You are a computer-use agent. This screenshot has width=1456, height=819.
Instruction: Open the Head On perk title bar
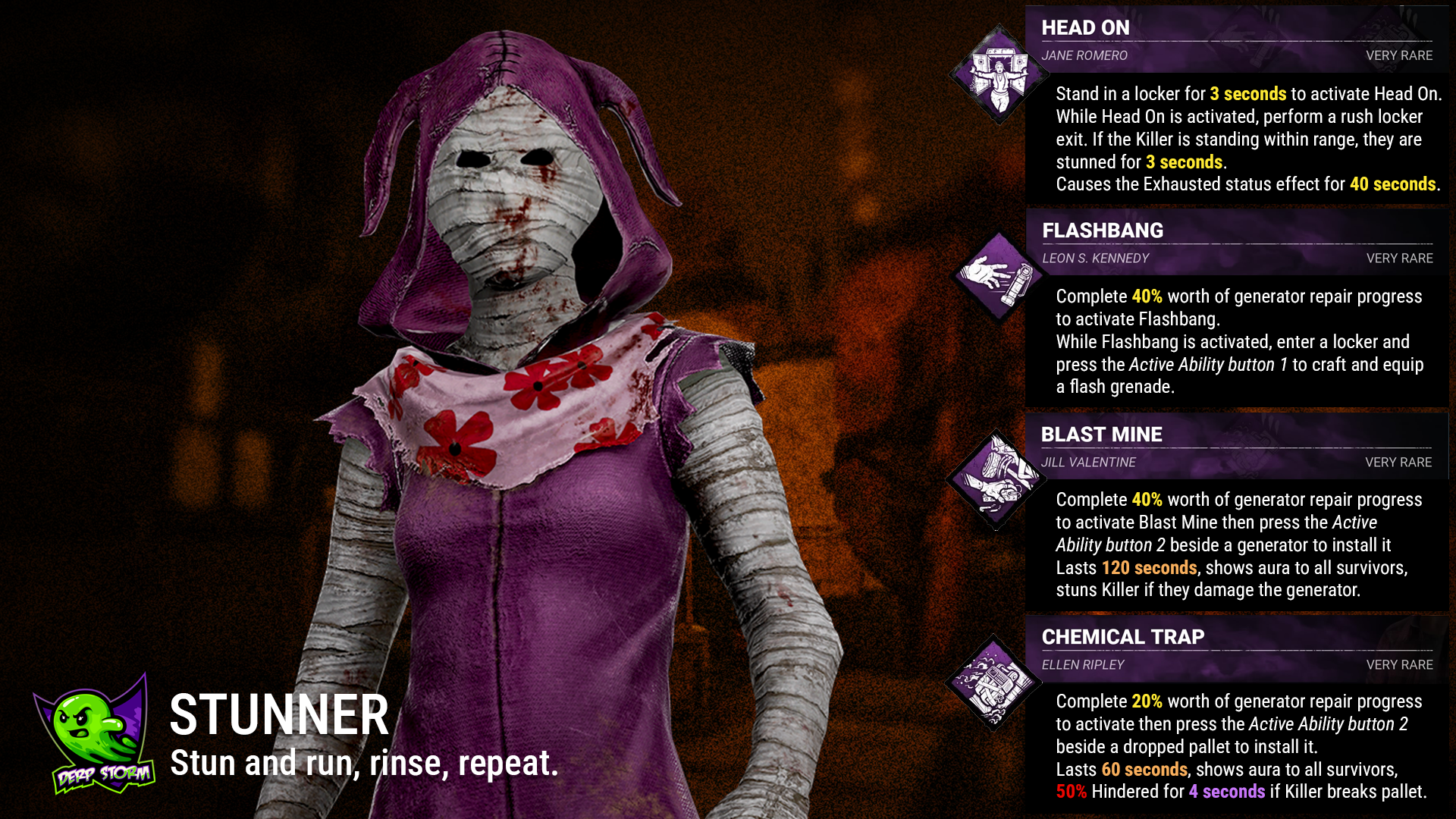pyautogui.click(x=1236, y=39)
